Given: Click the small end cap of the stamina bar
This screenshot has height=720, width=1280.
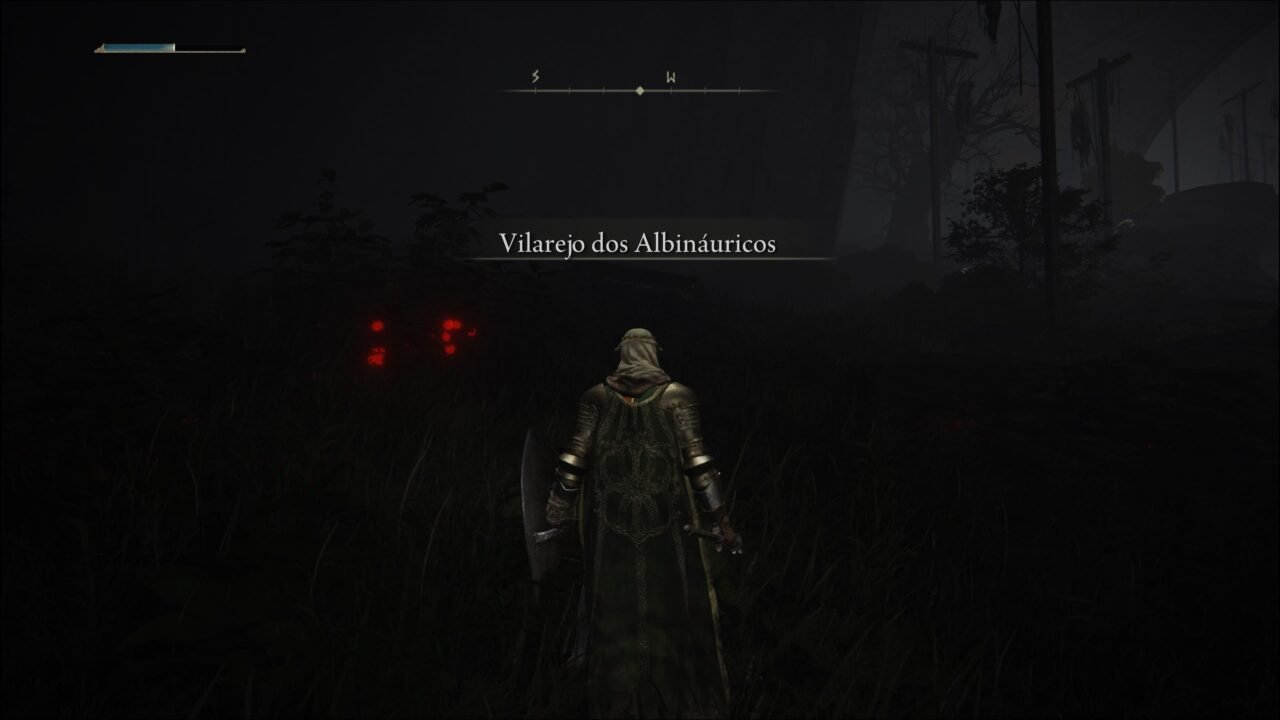Looking at the screenshot, I should (243, 47).
